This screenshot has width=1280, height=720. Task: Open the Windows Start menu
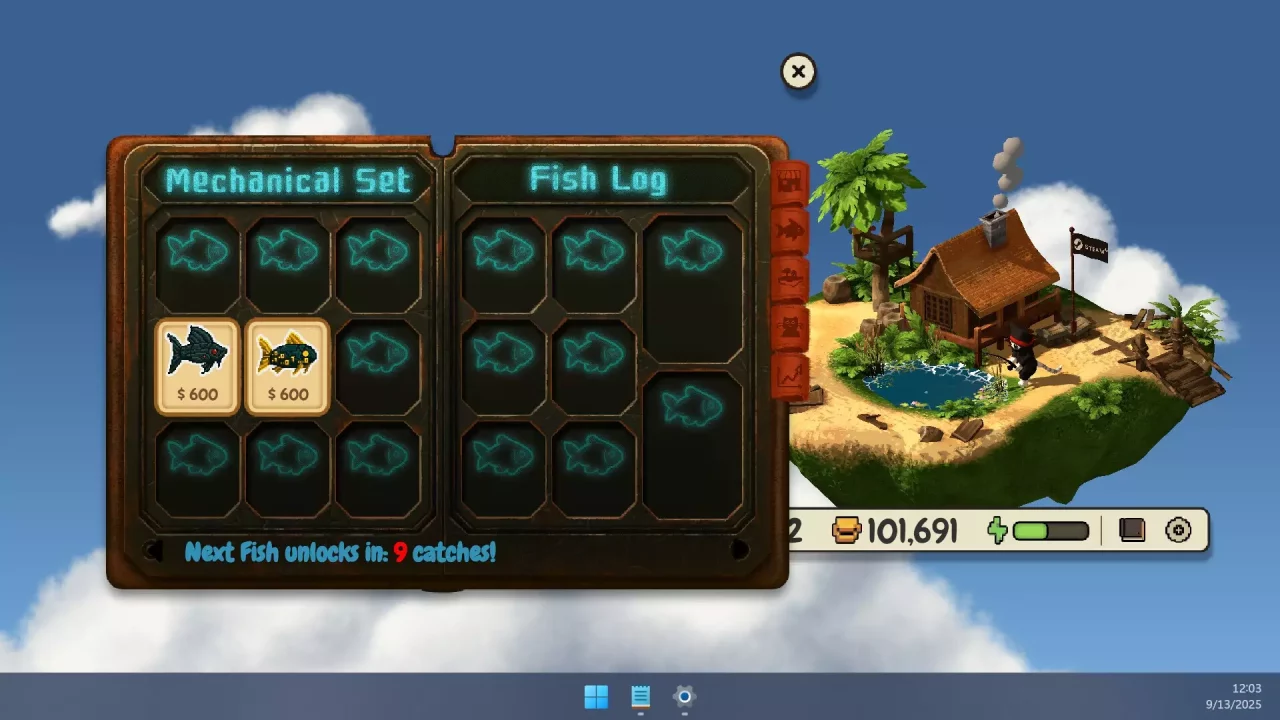point(596,696)
